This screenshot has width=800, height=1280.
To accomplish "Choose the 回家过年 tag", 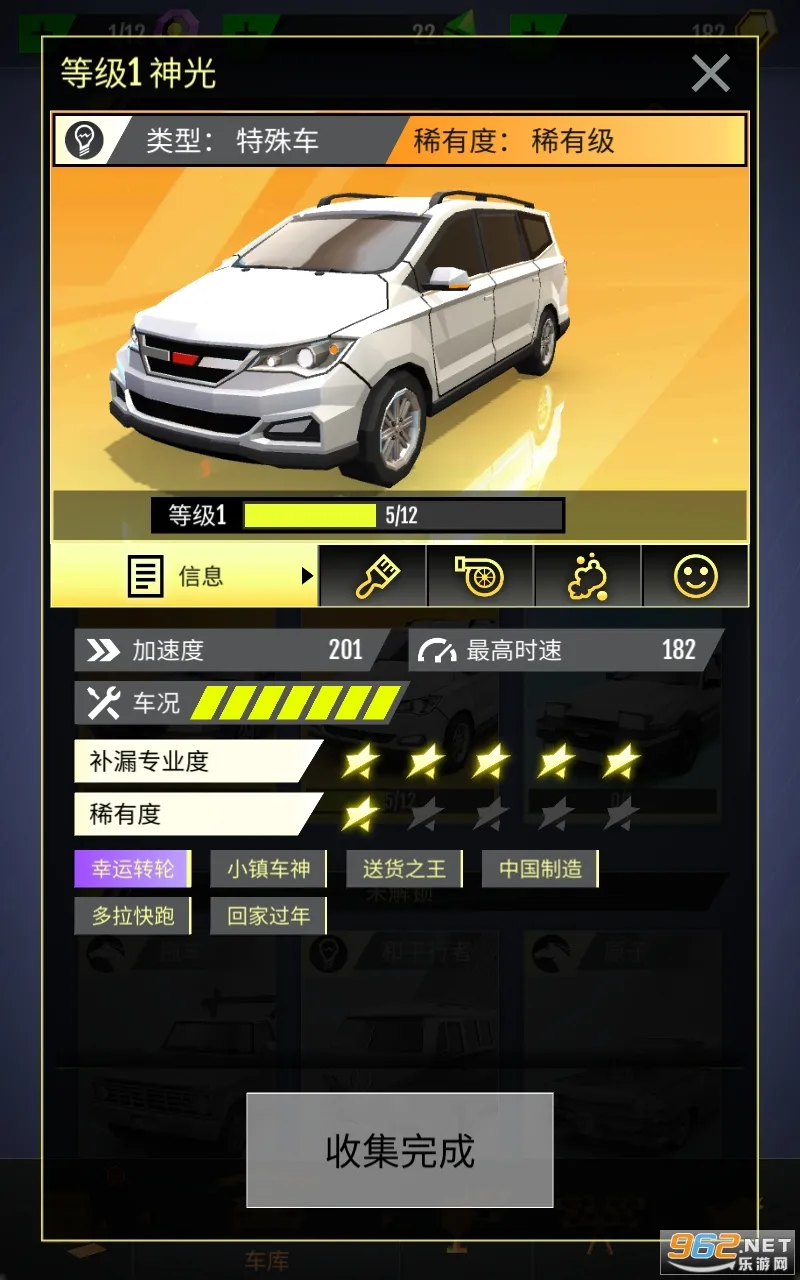I will point(268,915).
